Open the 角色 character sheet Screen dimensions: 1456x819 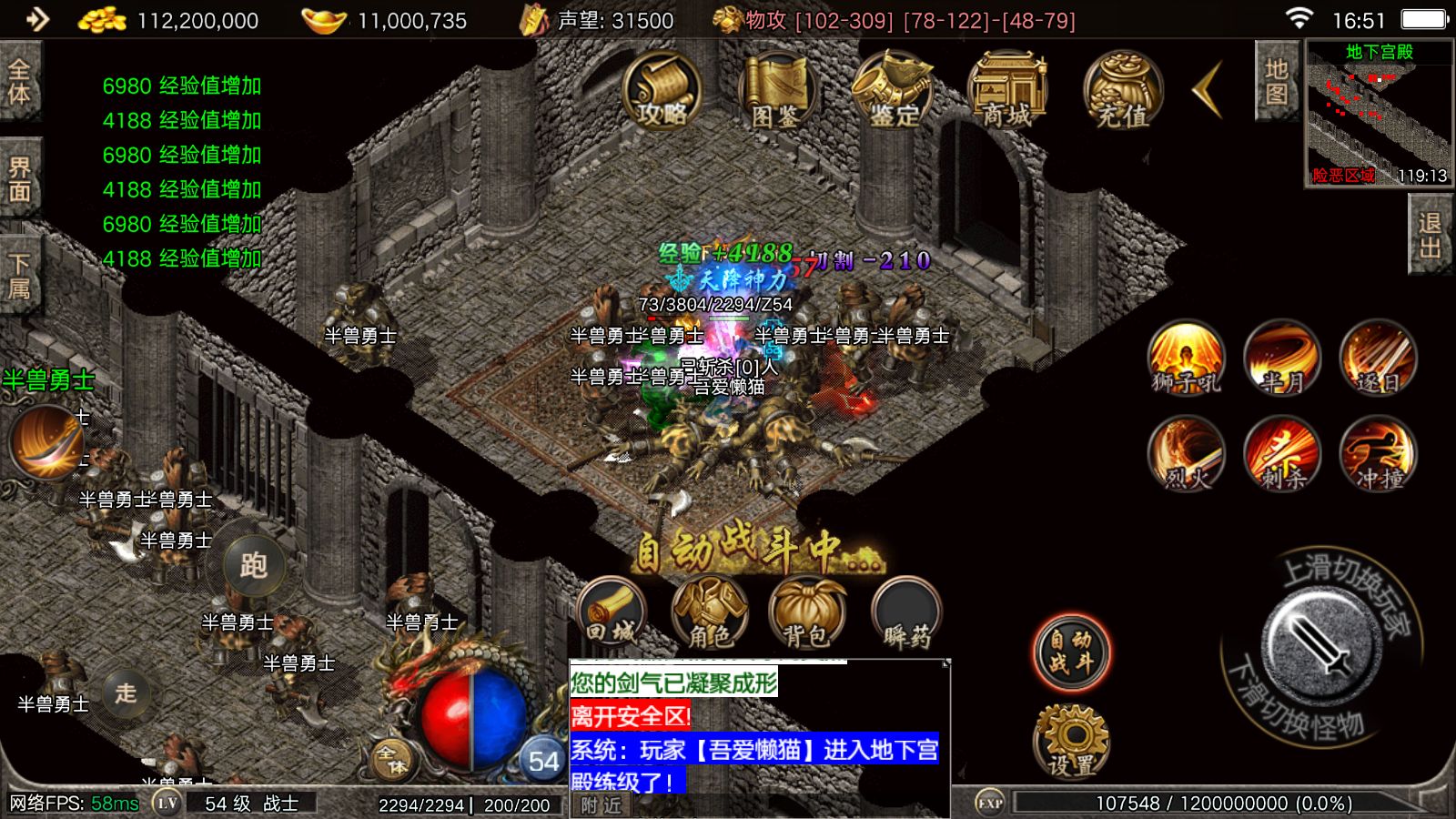[709, 612]
